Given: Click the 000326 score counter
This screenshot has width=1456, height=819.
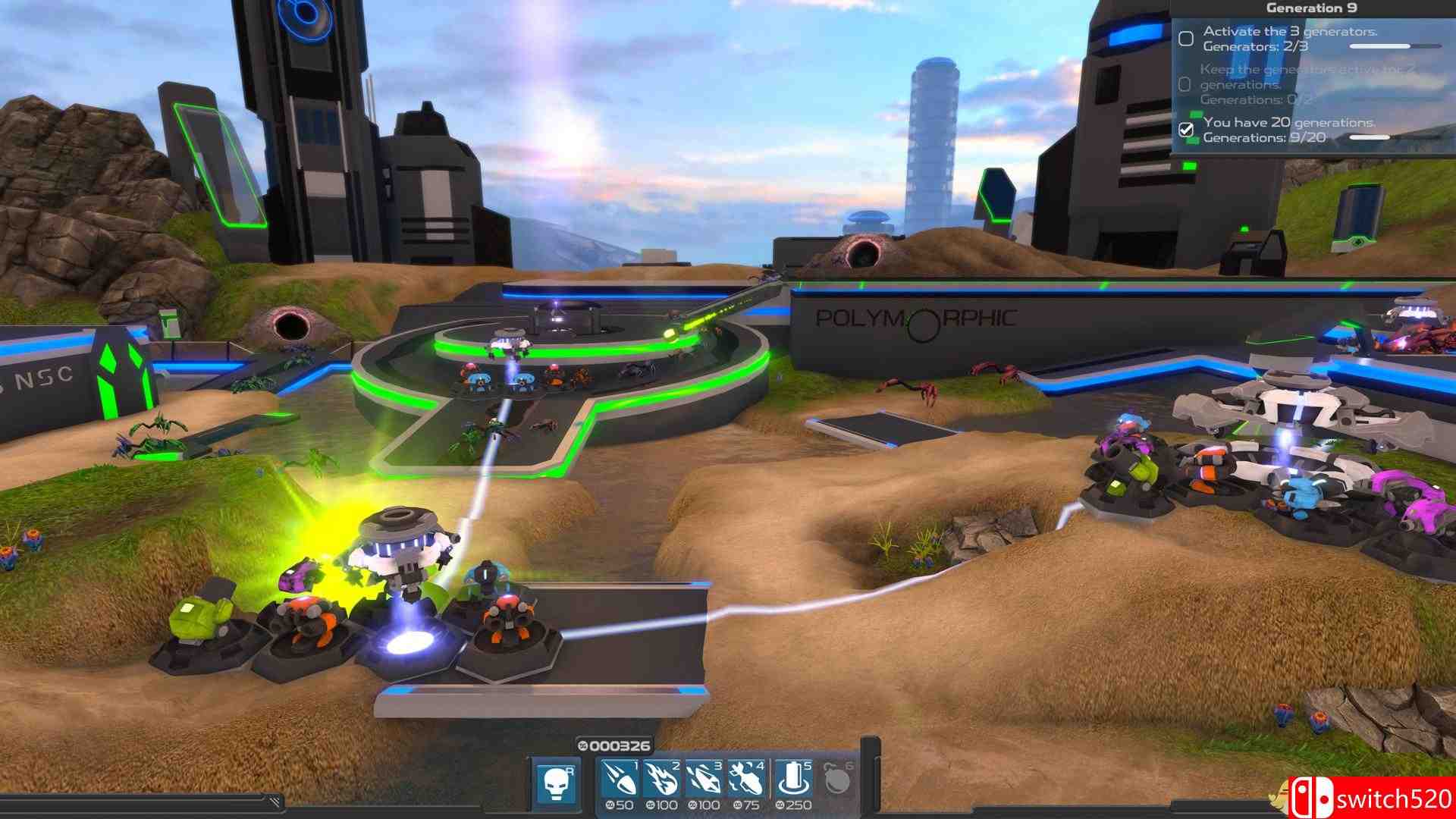Looking at the screenshot, I should click(x=618, y=746).
